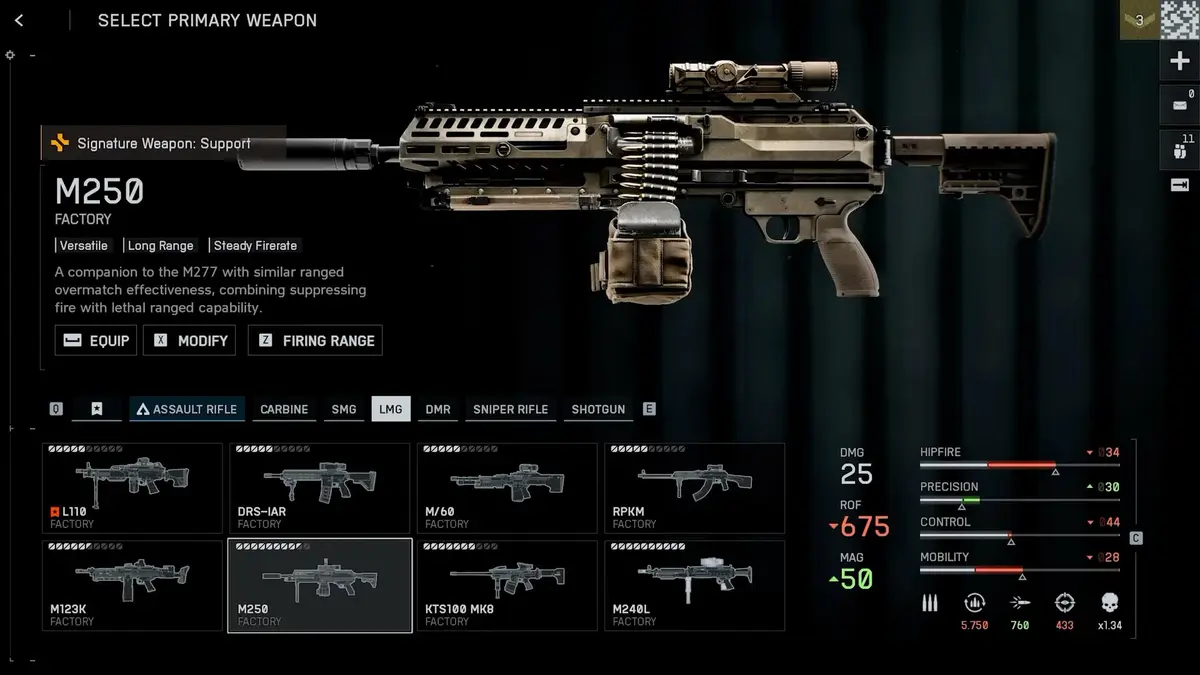Image resolution: width=1200 pixels, height=675 pixels.
Task: Switch to the Shotgun tab
Action: tap(598, 409)
